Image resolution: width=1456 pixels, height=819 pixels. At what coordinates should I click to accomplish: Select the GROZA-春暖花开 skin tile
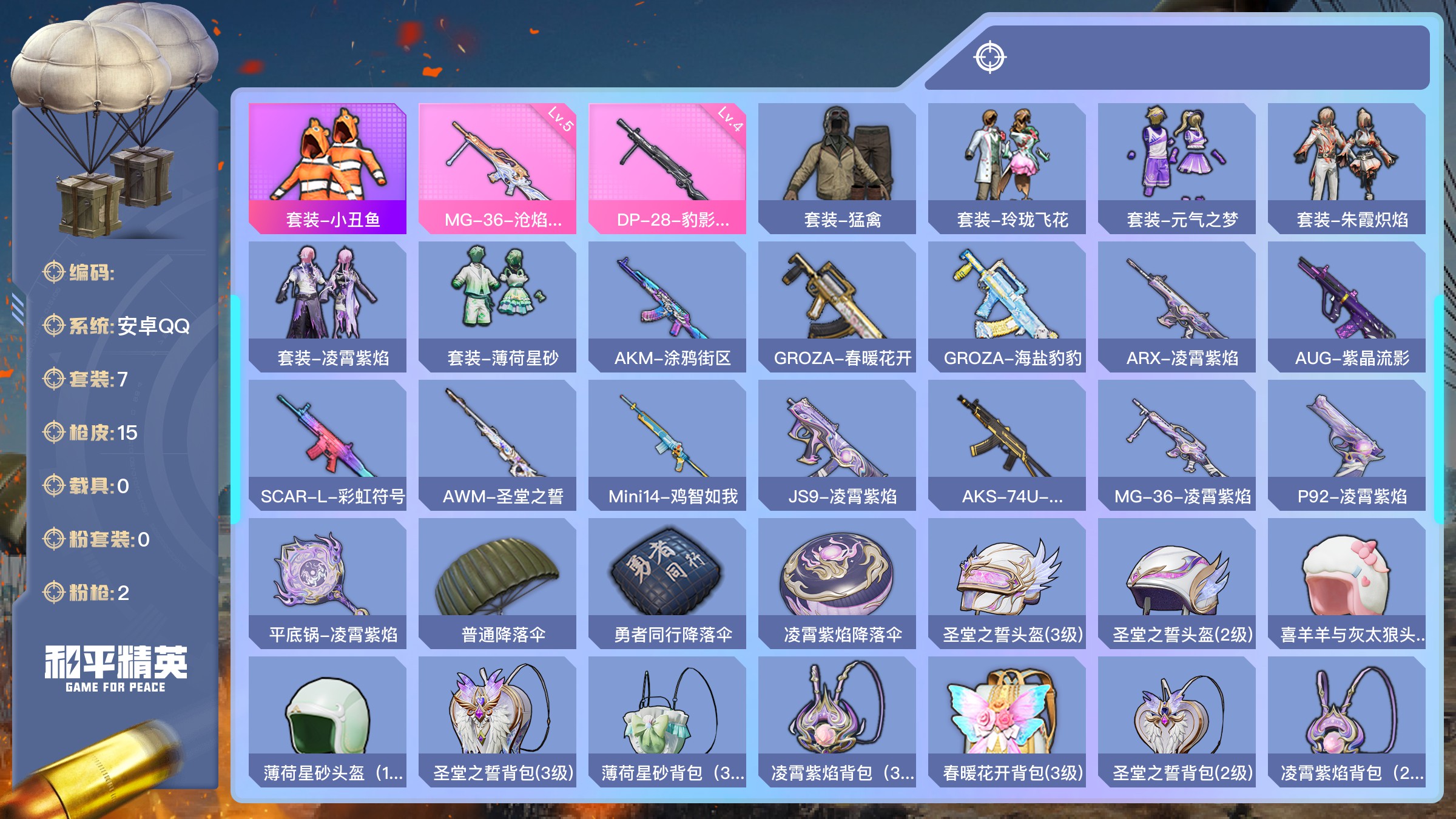point(837,306)
